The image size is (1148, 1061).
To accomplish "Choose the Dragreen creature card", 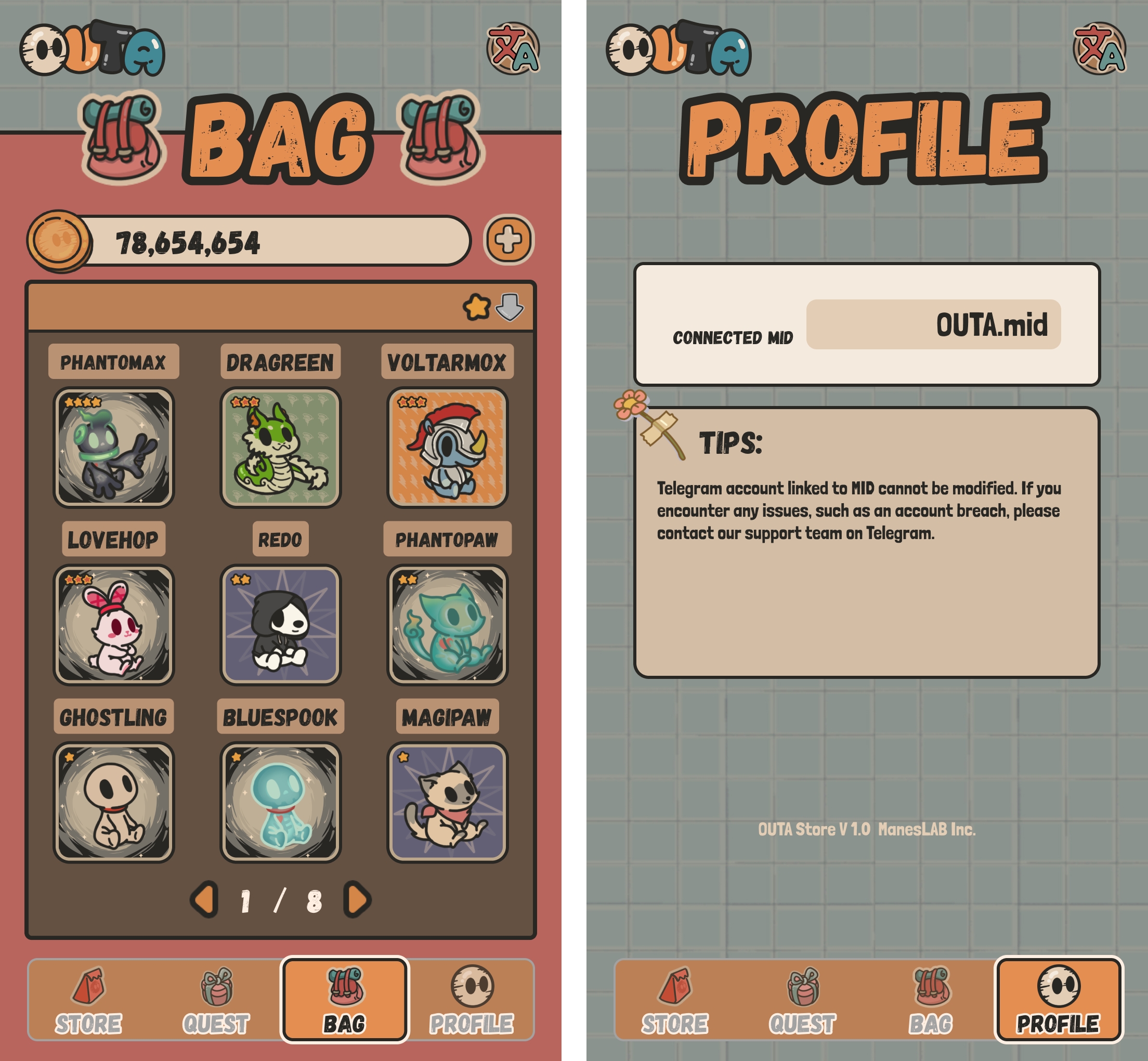I will click(280, 447).
